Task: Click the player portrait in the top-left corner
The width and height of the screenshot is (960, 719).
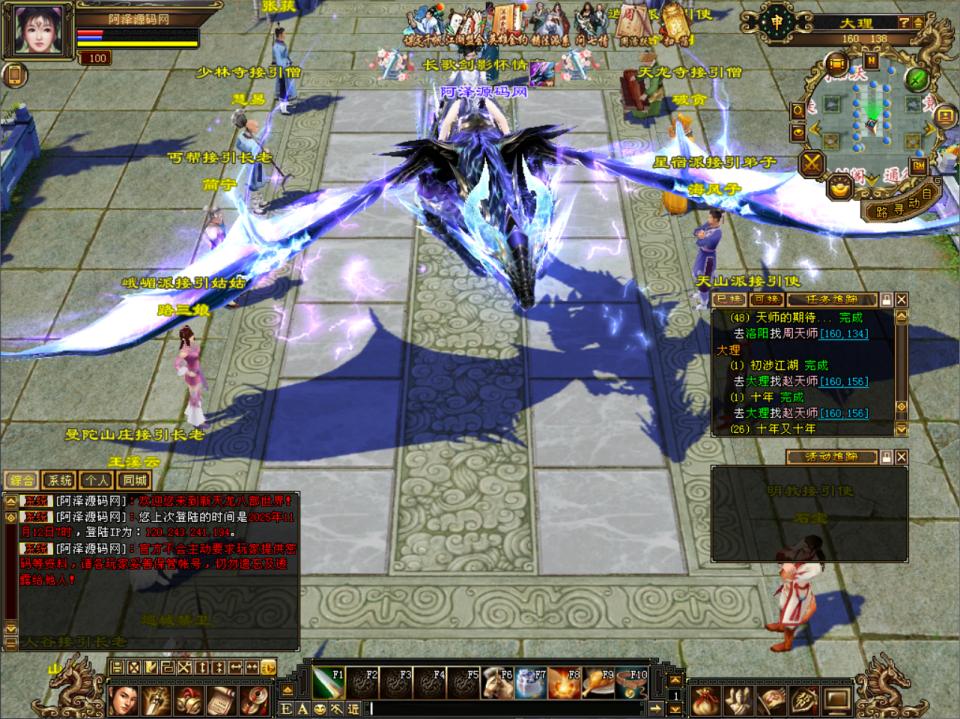Action: click(40, 31)
